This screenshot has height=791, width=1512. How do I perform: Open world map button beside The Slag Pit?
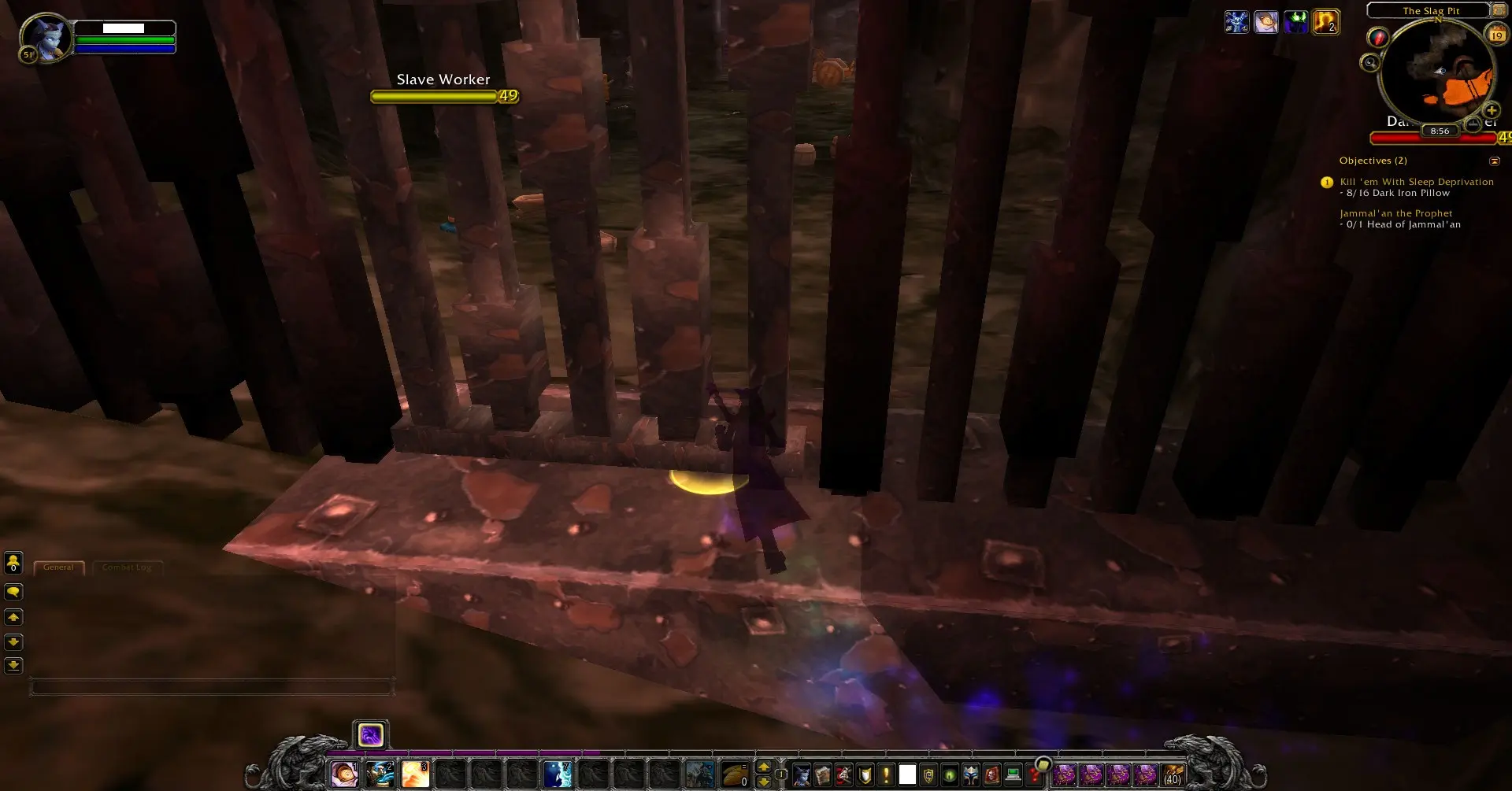1499,10
